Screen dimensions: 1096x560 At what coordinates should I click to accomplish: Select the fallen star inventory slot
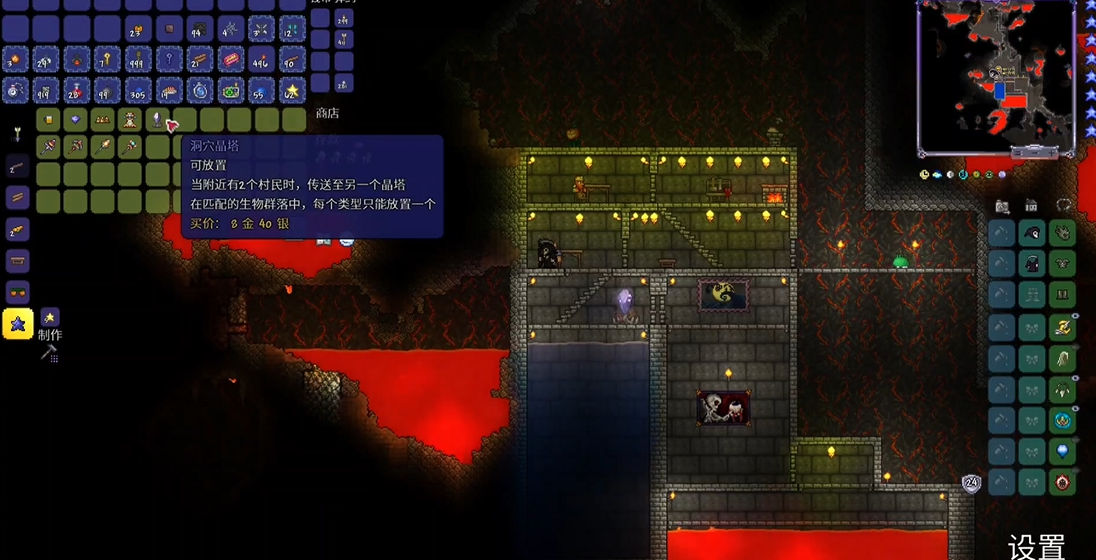[x=292, y=91]
